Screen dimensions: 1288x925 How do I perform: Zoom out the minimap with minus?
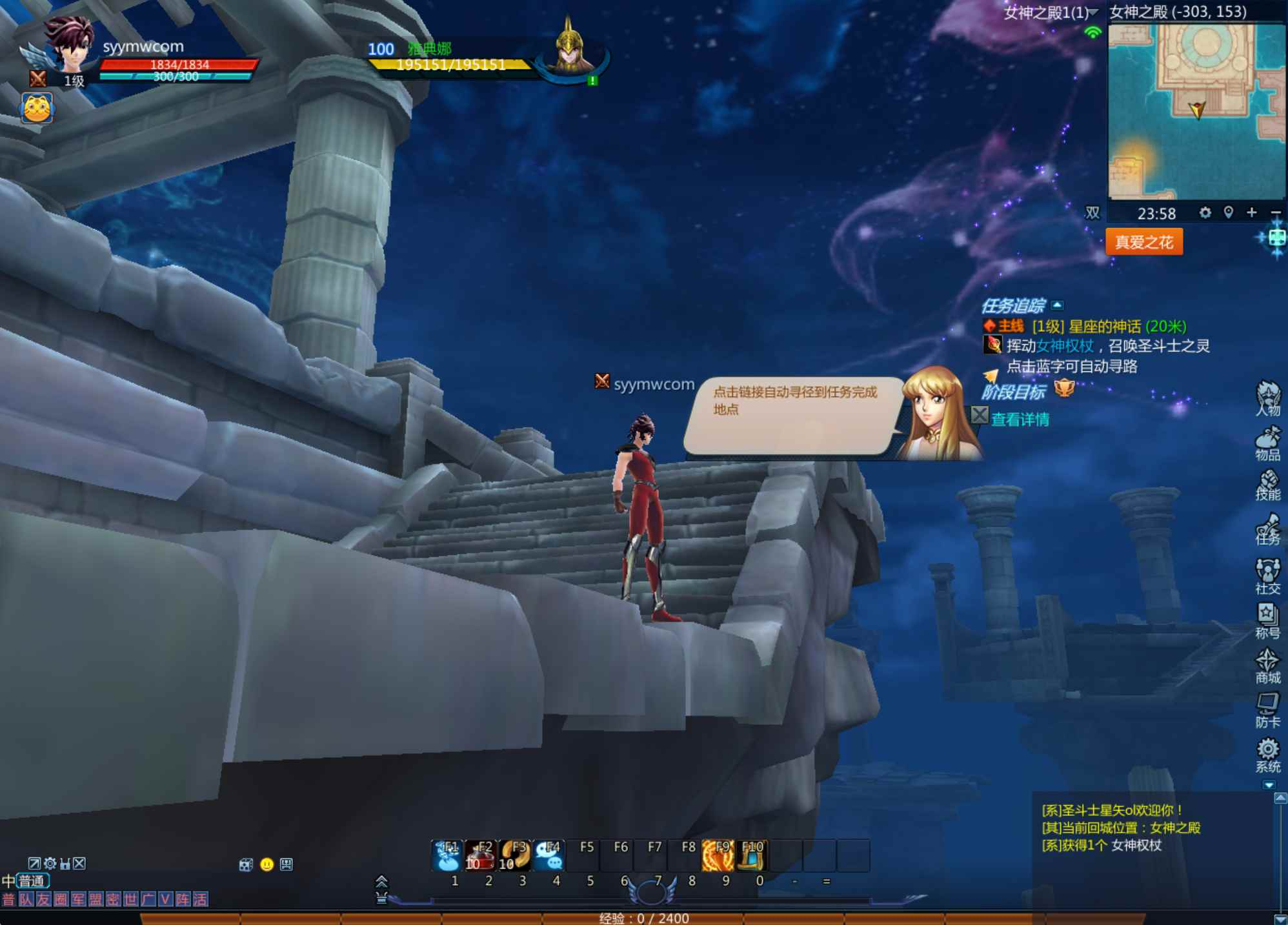1275,212
